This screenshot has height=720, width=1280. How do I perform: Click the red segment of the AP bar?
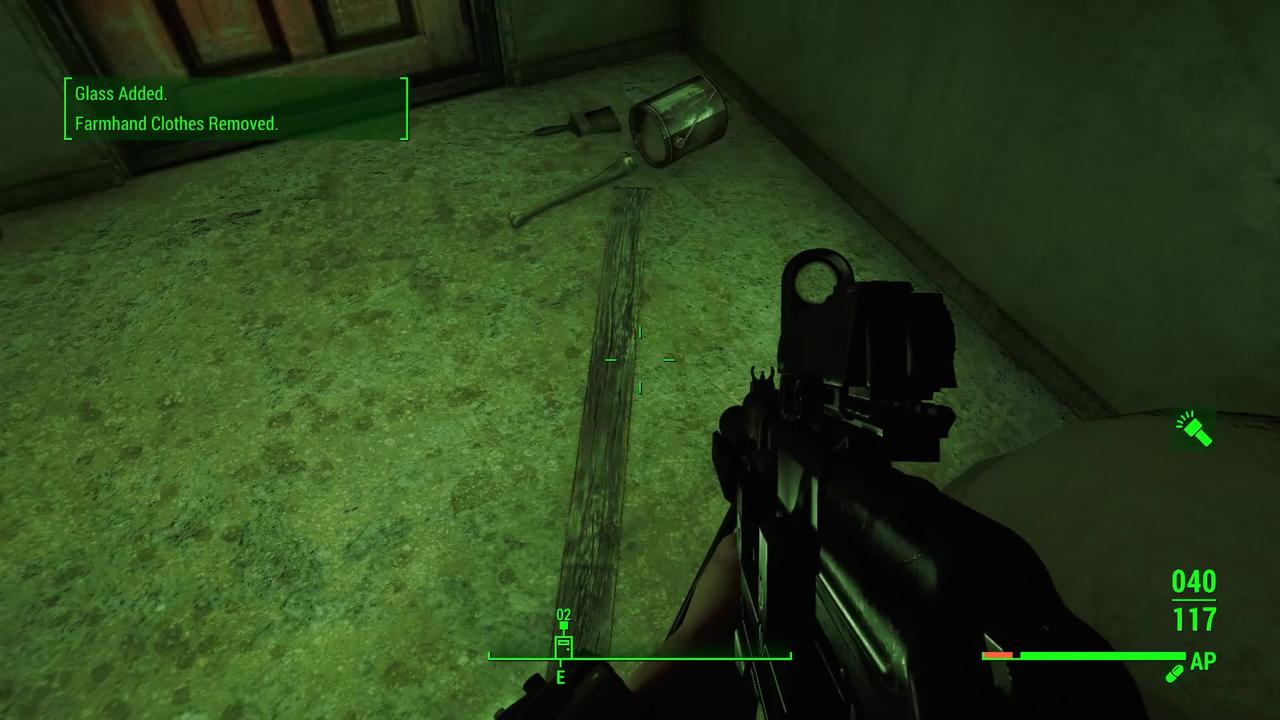tap(997, 655)
